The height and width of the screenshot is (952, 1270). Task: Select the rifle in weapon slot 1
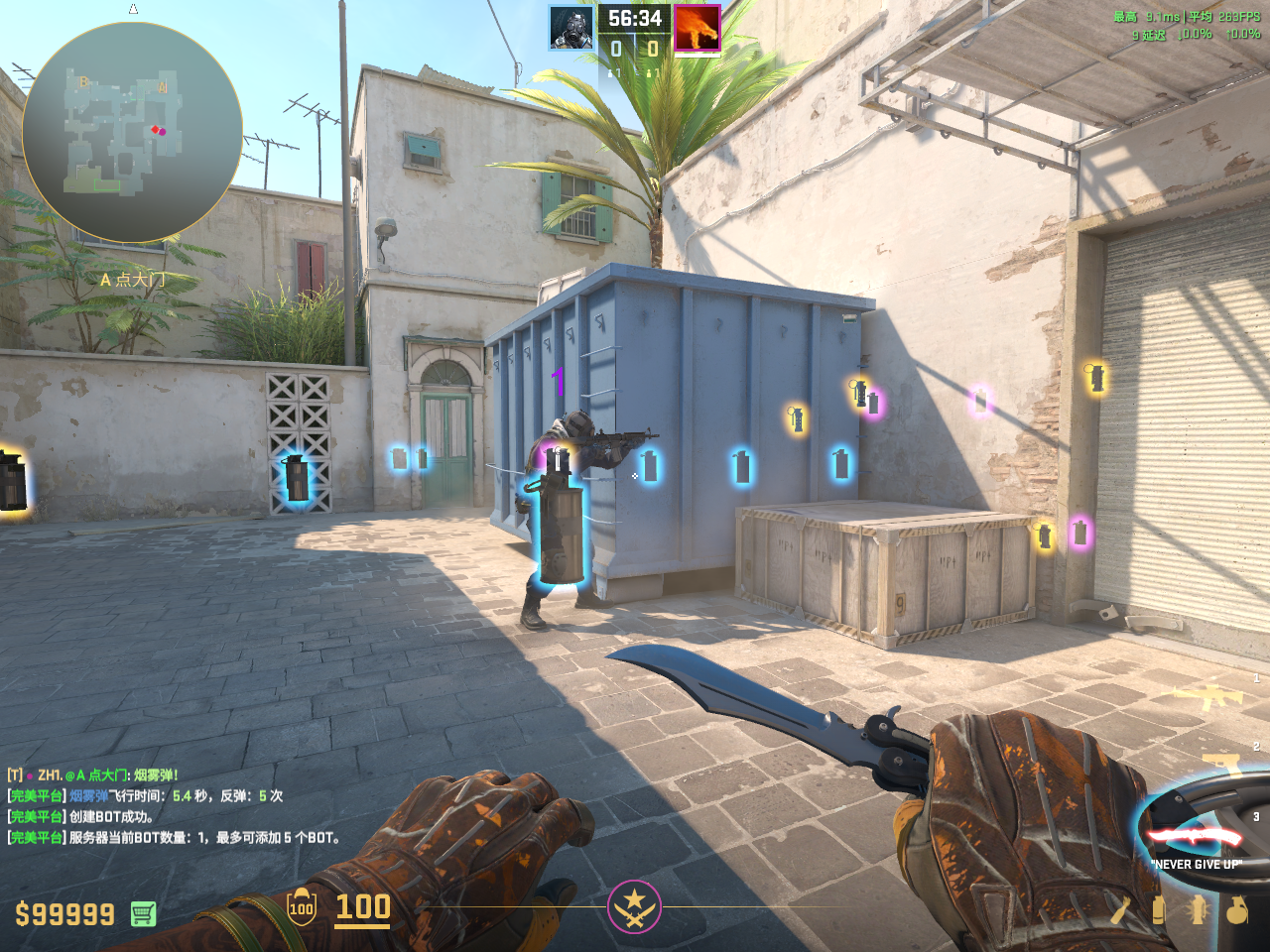coord(1207,695)
